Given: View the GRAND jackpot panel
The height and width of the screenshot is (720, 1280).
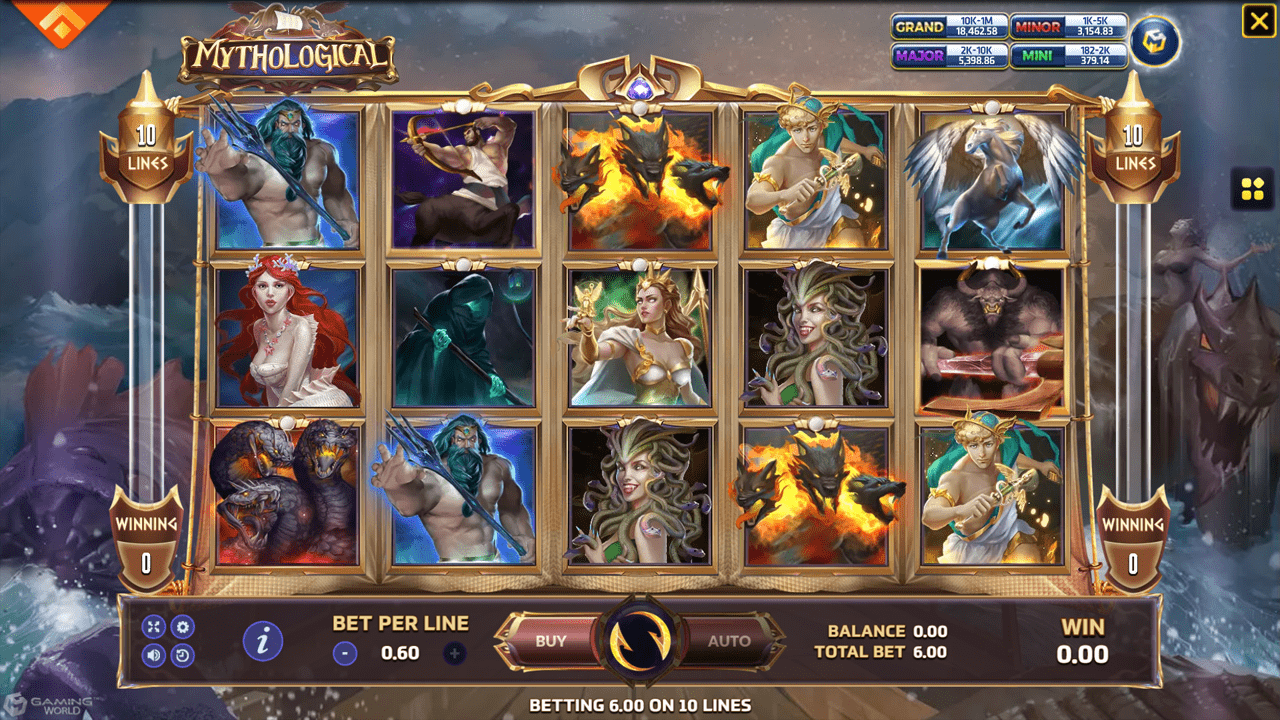Looking at the screenshot, I should [x=948, y=27].
